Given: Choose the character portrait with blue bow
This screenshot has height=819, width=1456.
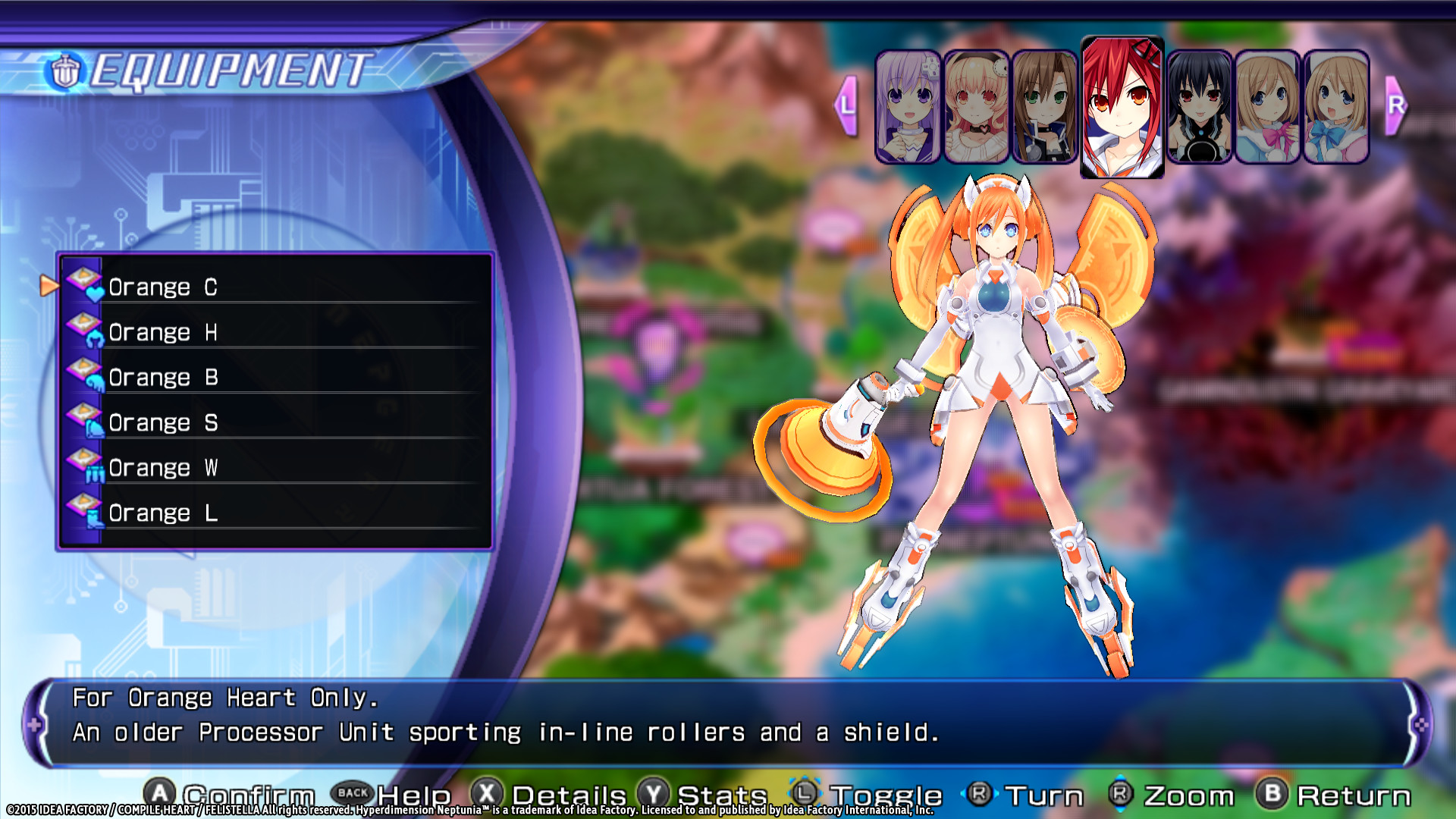Looking at the screenshot, I should click(x=1335, y=107).
